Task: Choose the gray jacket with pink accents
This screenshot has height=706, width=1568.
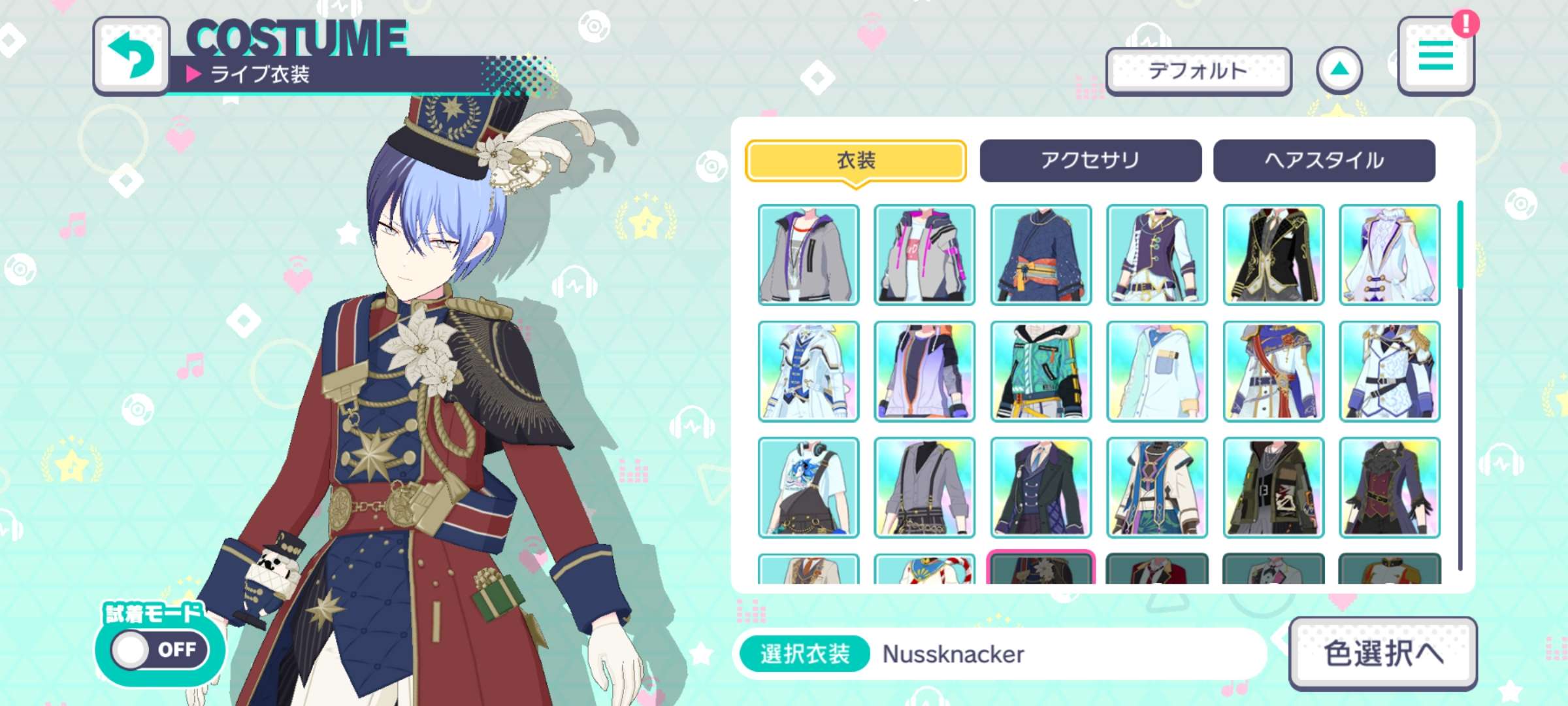Action: tap(924, 255)
